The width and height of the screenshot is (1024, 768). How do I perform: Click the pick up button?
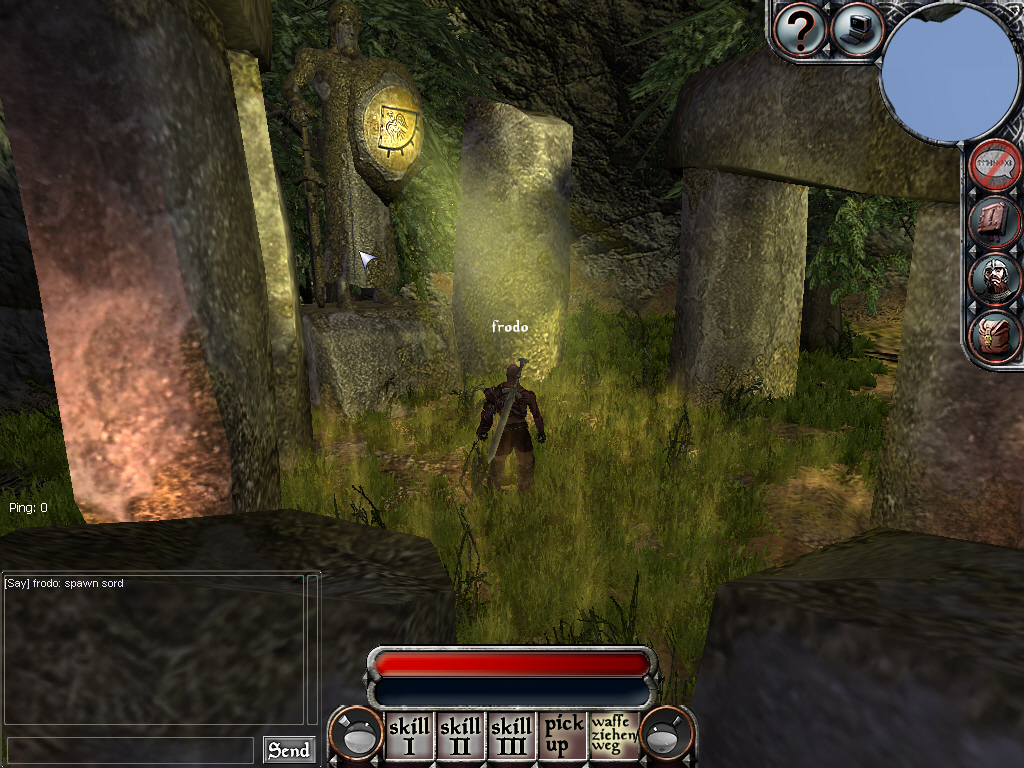563,735
